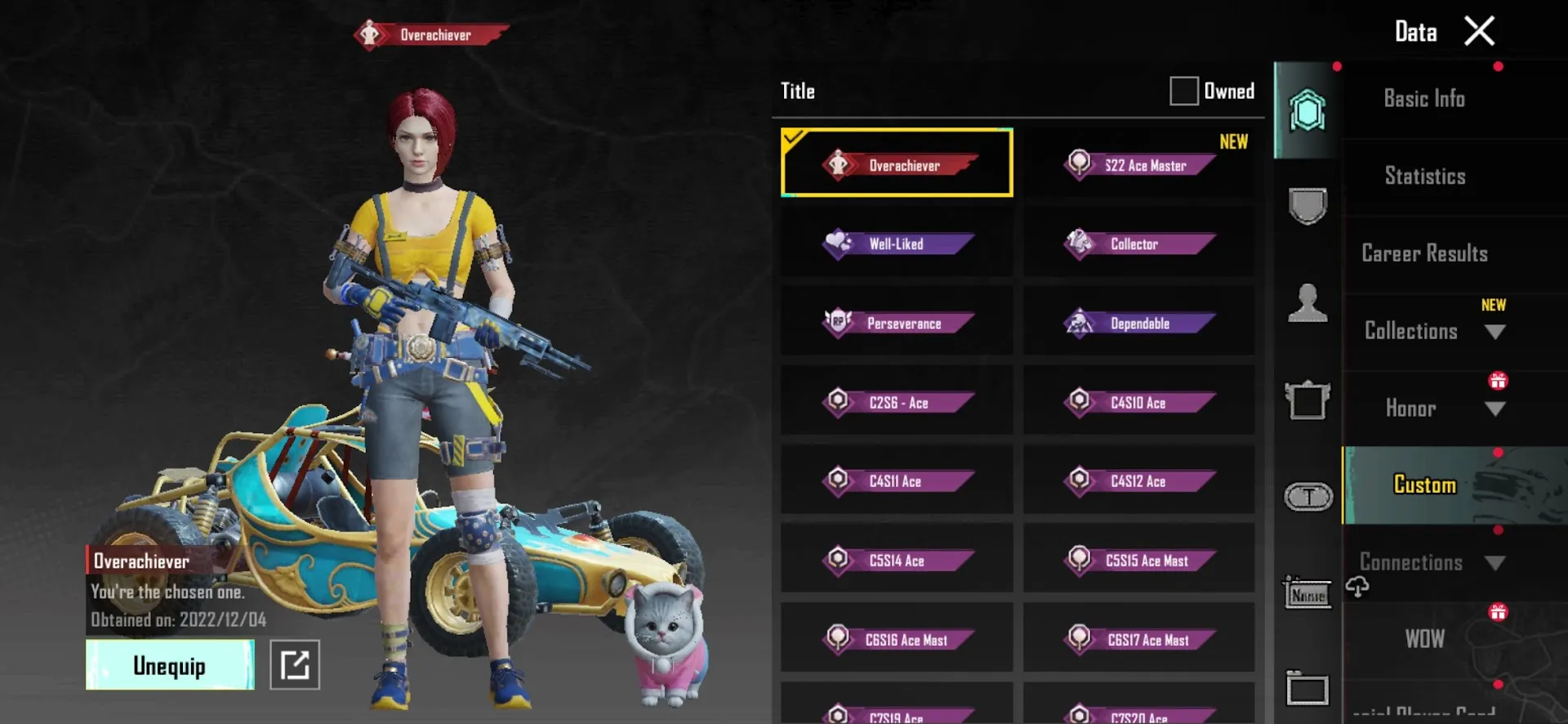Open the Career Results section
This screenshot has width=1568, height=724.
tap(1424, 253)
